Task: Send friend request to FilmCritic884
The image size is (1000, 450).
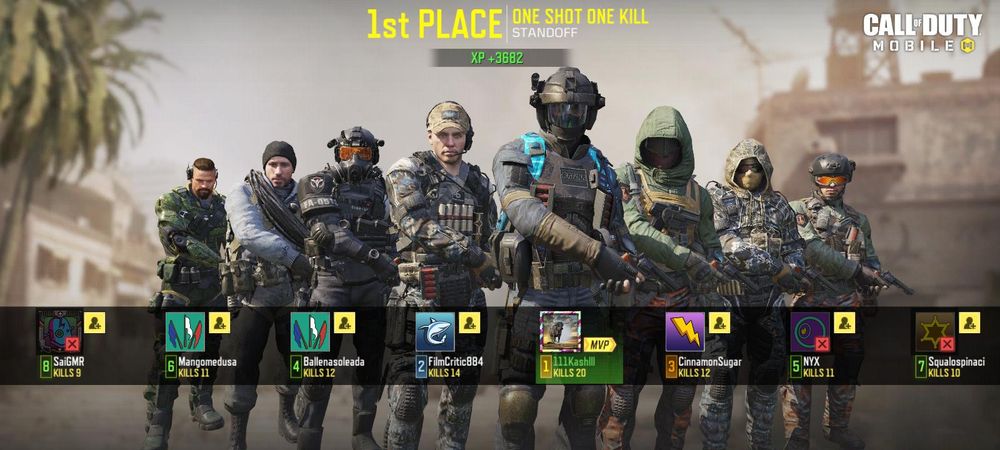Action: point(469,322)
